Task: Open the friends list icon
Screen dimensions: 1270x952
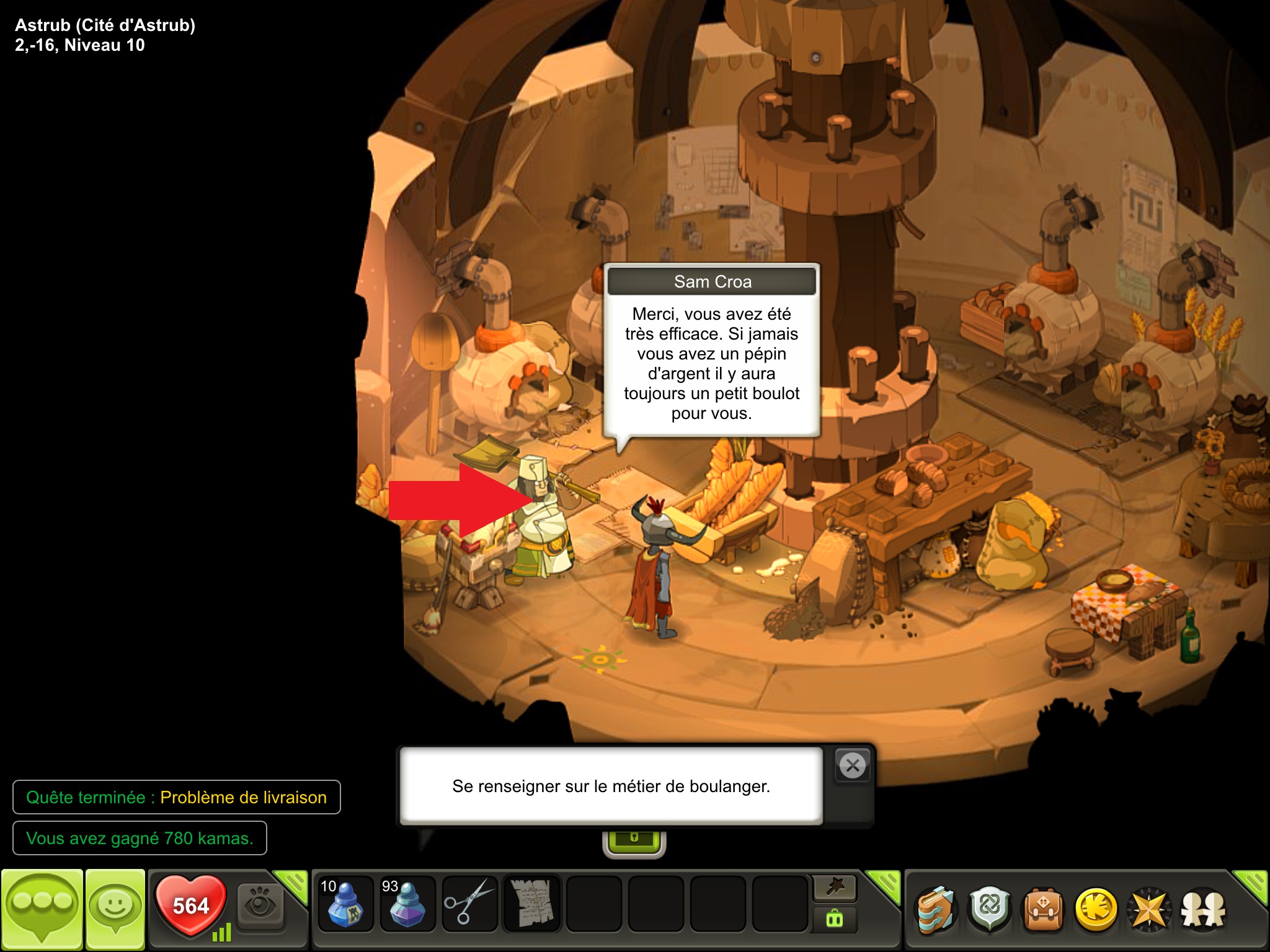Action: pos(1203,910)
